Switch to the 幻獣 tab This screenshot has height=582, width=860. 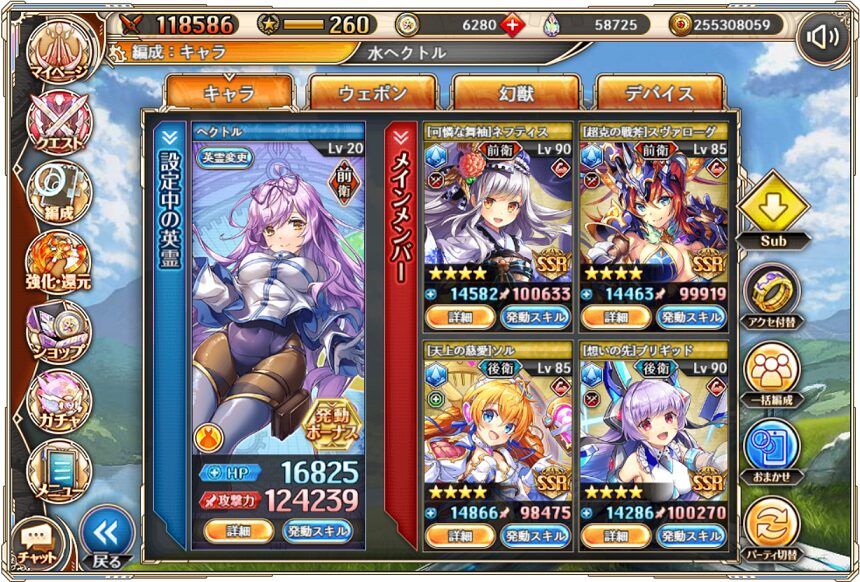point(516,93)
